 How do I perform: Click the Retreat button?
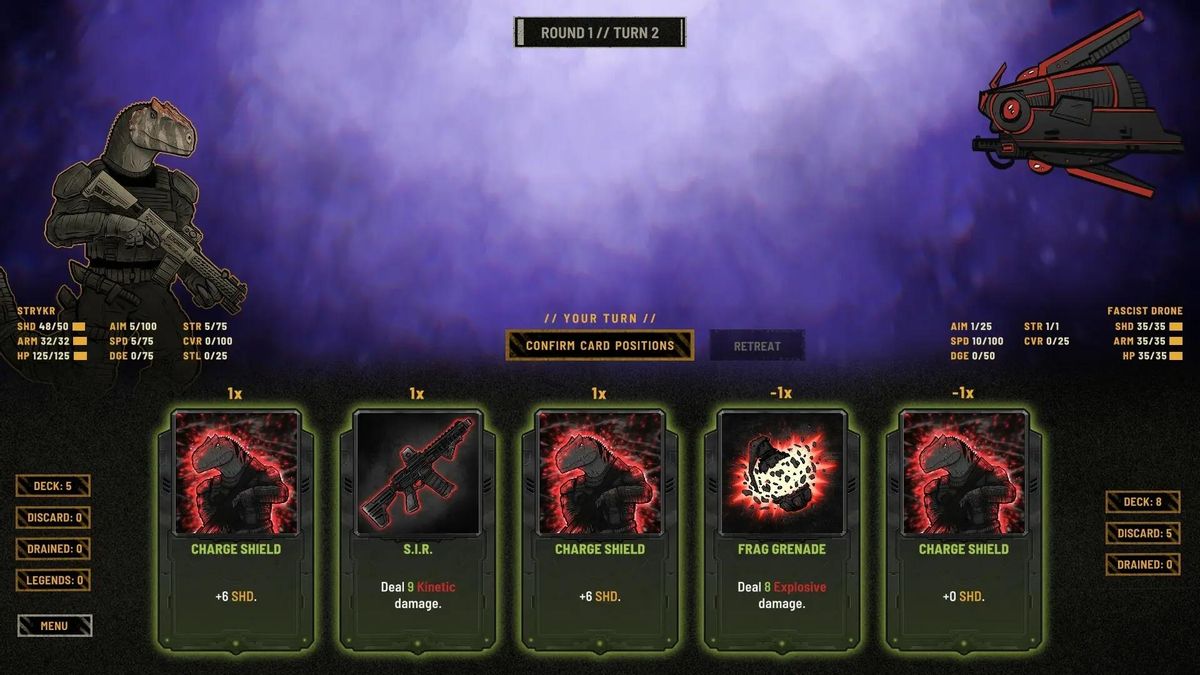click(757, 346)
